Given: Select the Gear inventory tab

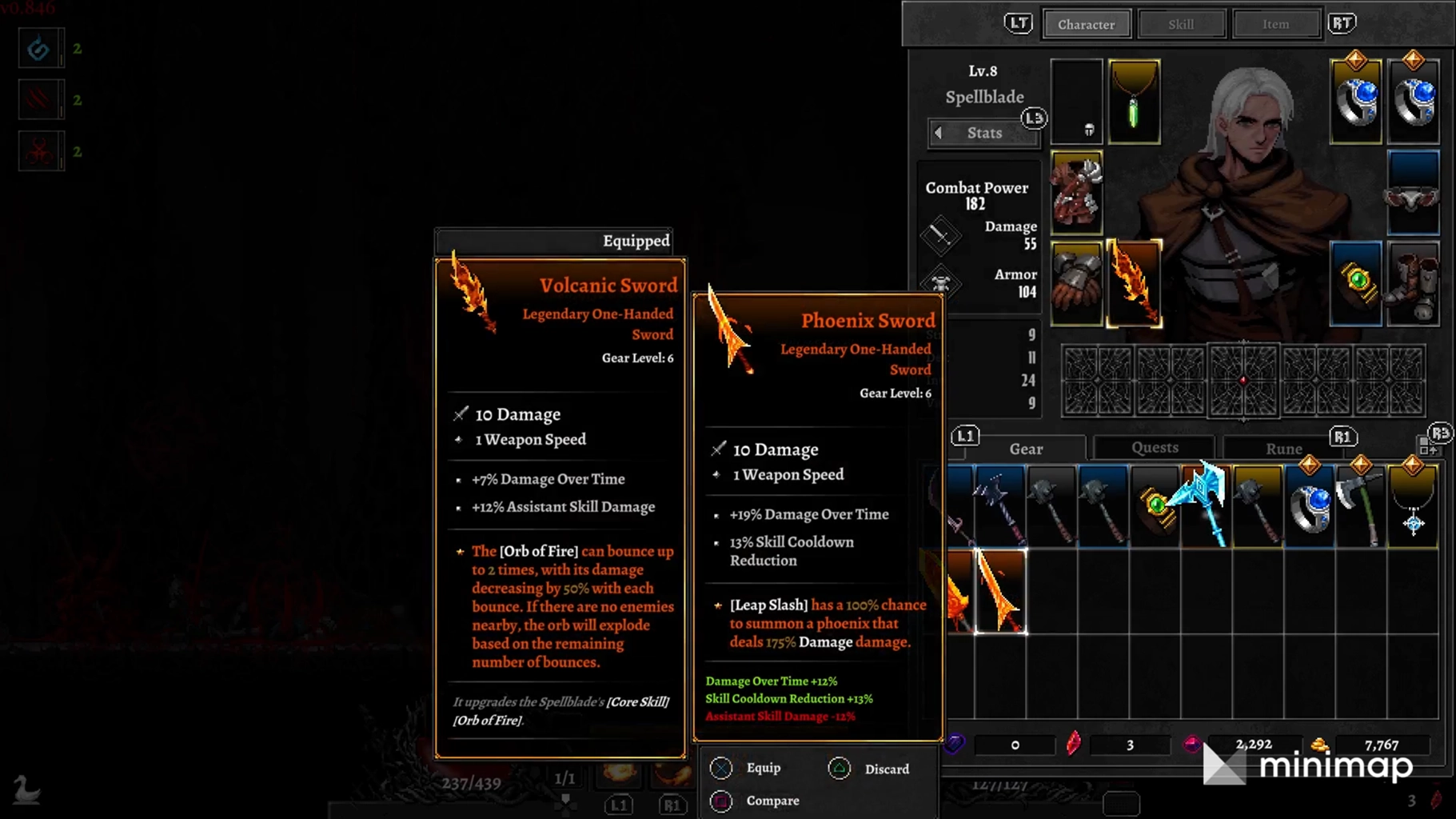Looking at the screenshot, I should coord(1025,449).
